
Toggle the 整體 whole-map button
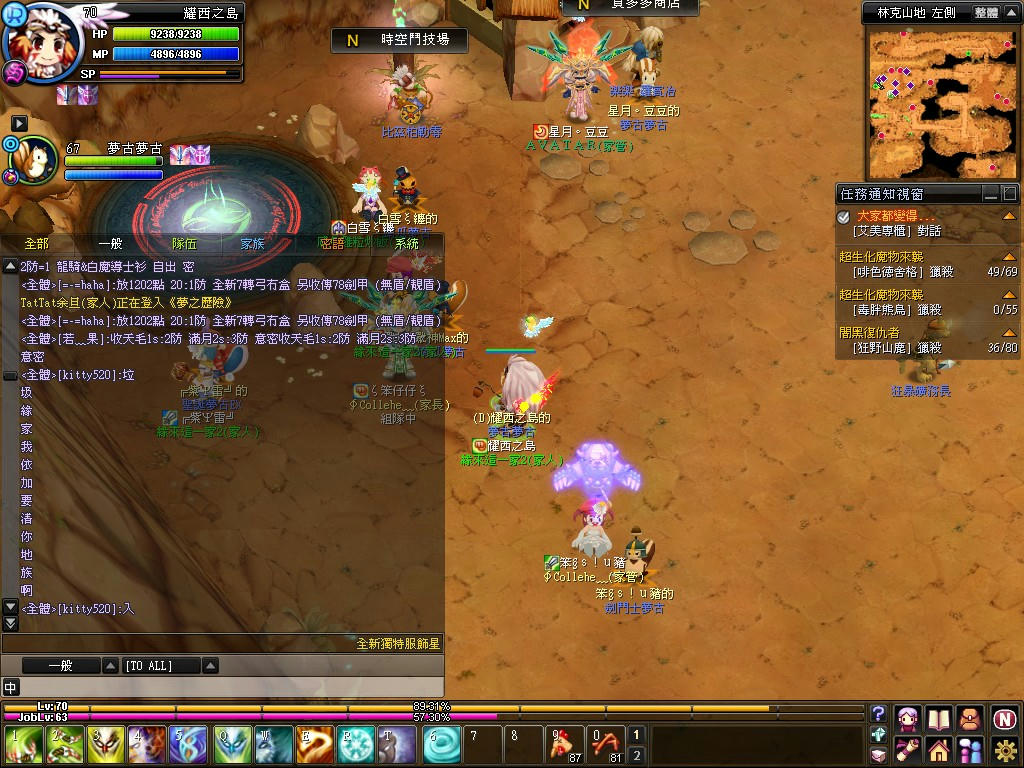point(985,13)
